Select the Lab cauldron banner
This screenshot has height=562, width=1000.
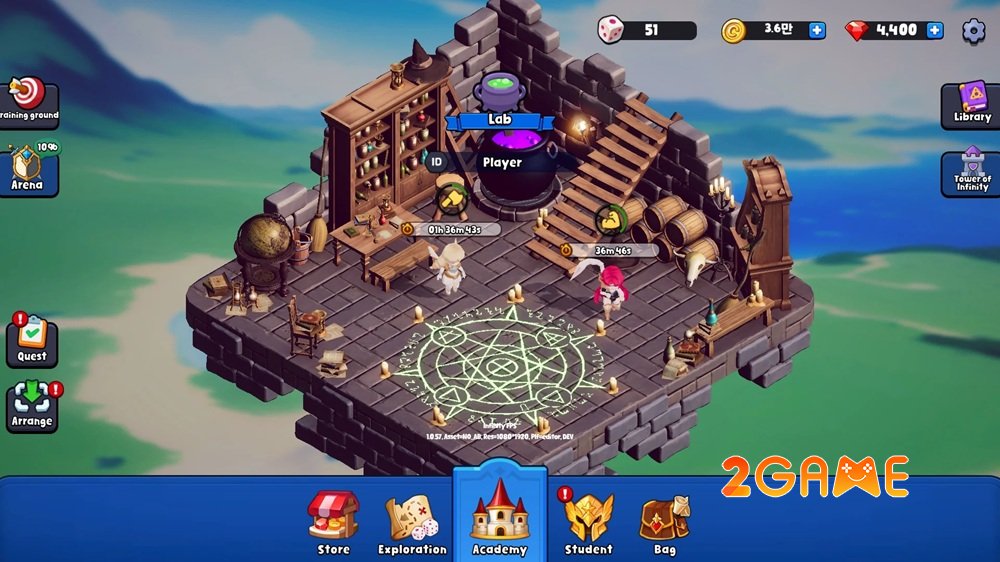tap(499, 120)
